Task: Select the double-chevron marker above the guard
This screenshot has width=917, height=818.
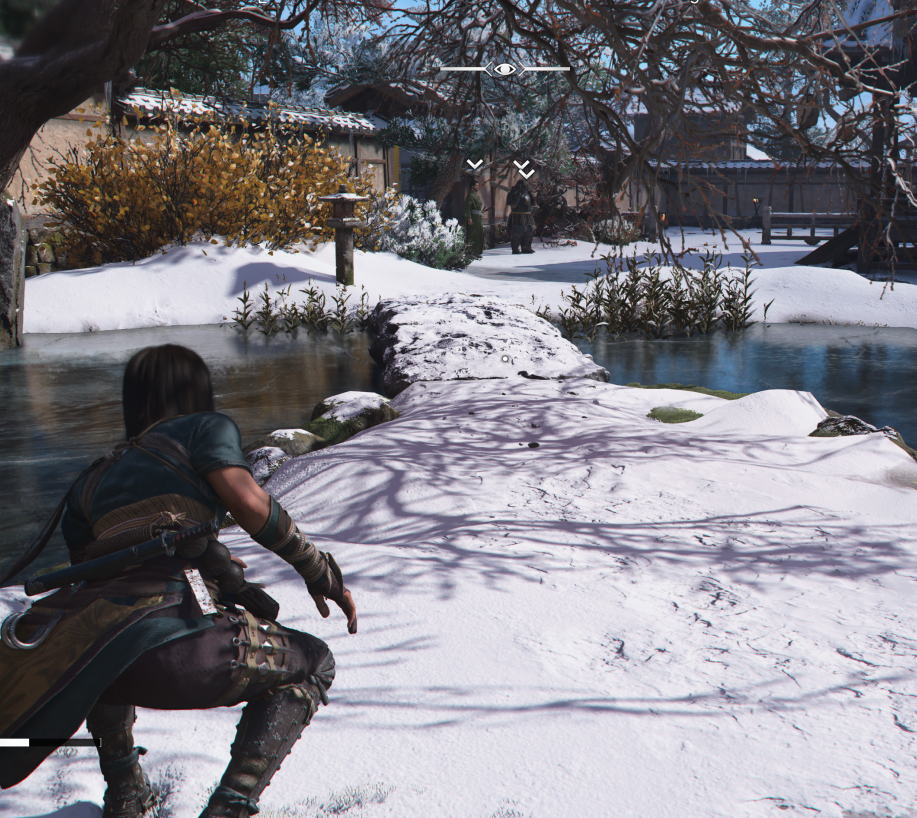Action: point(523,169)
